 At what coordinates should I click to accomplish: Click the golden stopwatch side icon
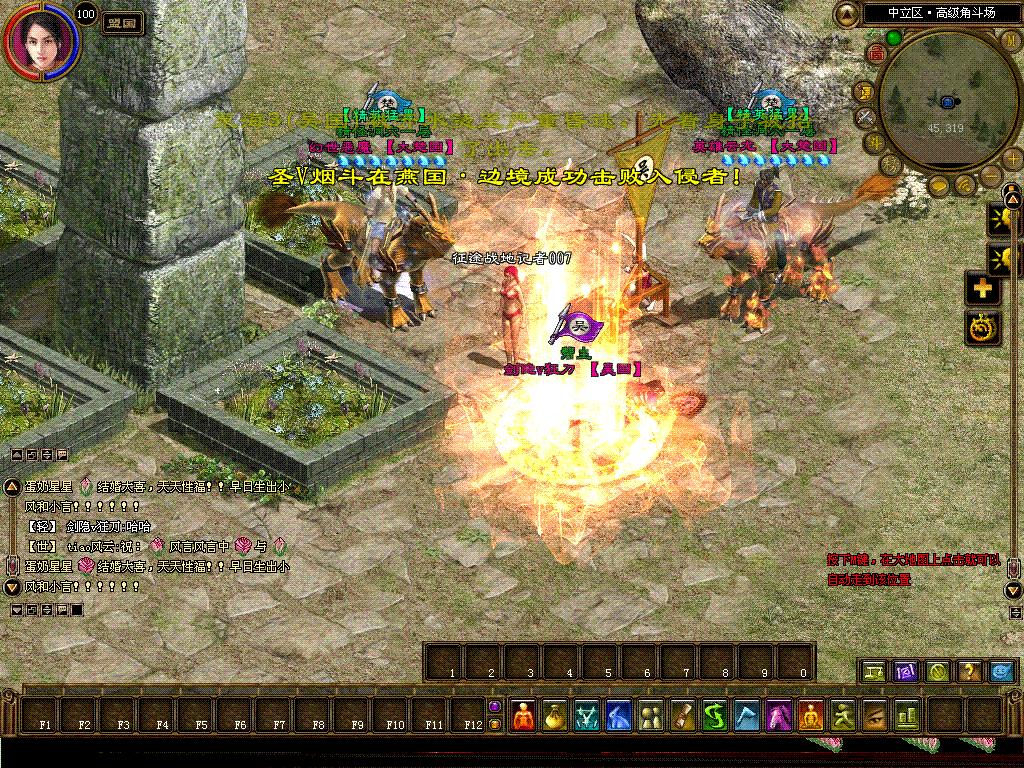click(x=981, y=326)
